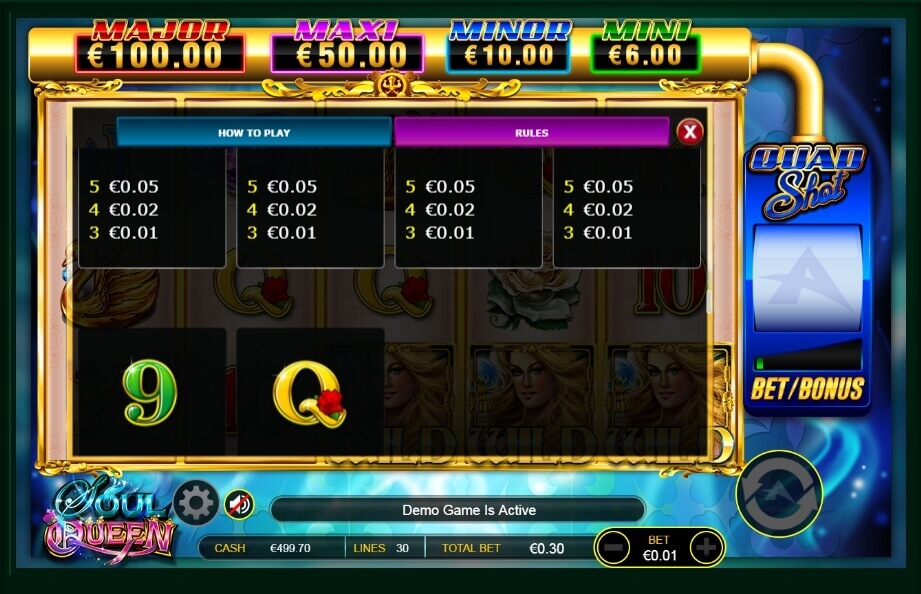Image resolution: width=921 pixels, height=594 pixels.
Task: Open the gear settings menu
Action: tap(195, 503)
